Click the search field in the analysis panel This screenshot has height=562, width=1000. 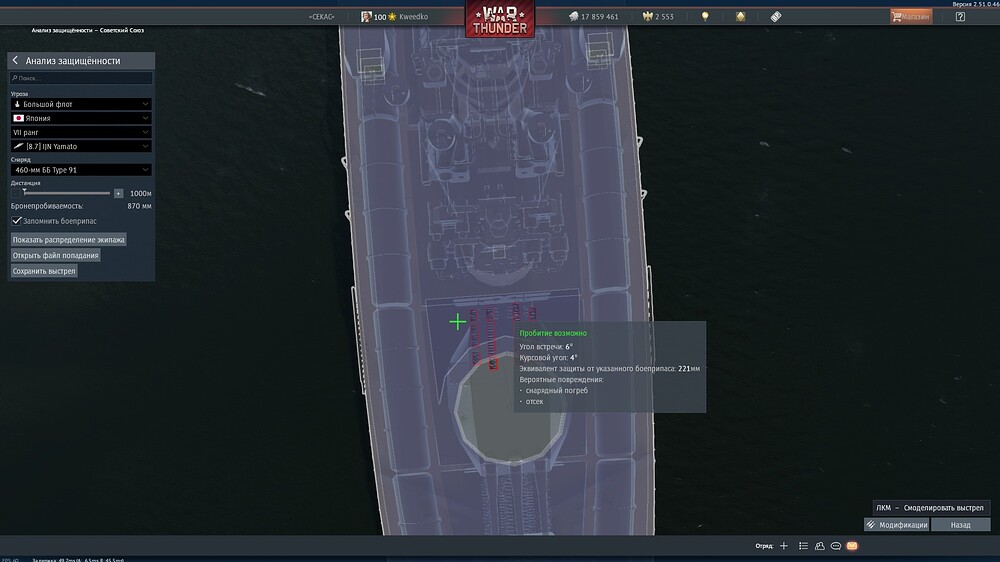(x=81, y=77)
